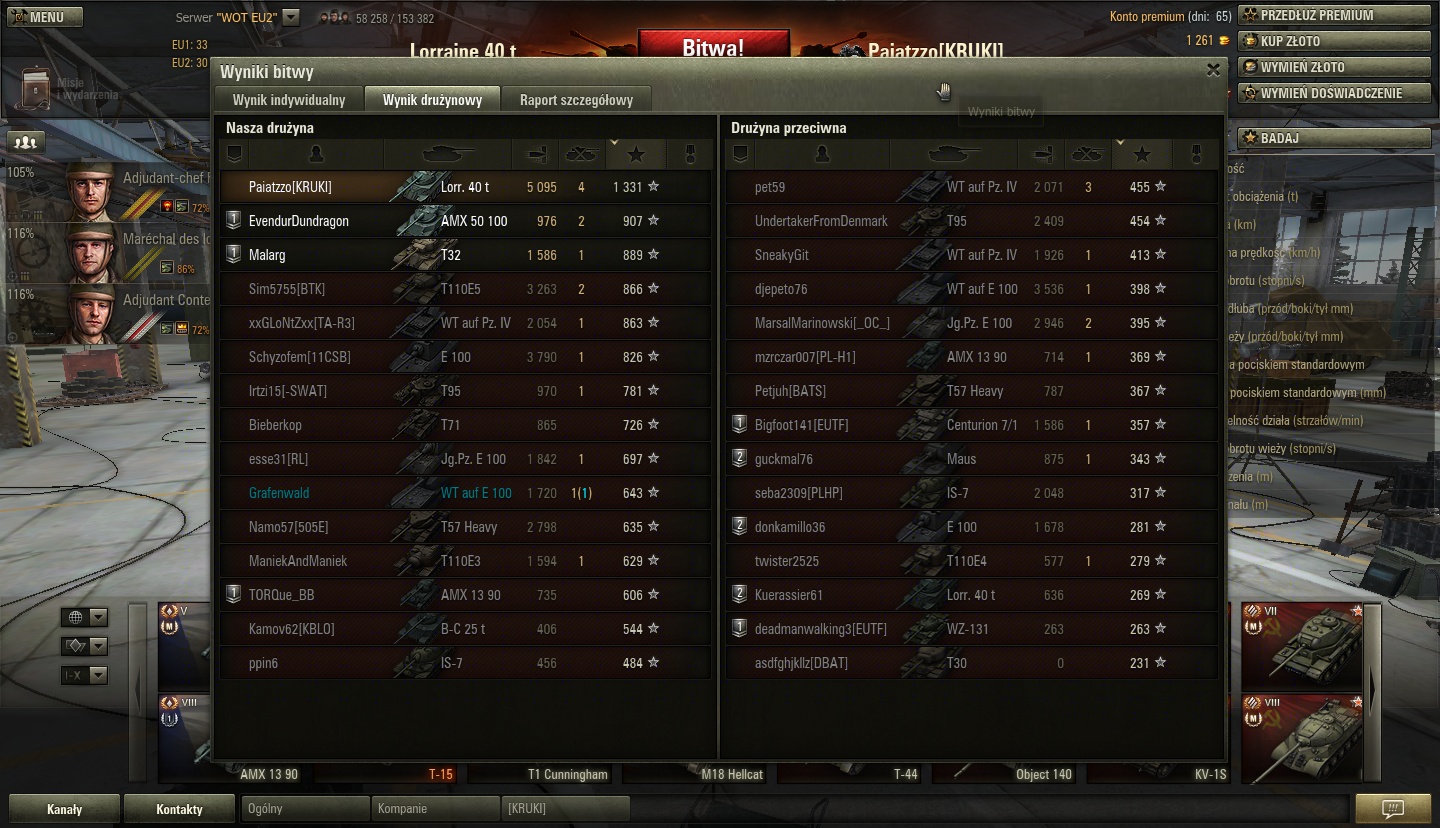1440x828 pixels.
Task: Open the server selection dropdown
Action: 290,17
